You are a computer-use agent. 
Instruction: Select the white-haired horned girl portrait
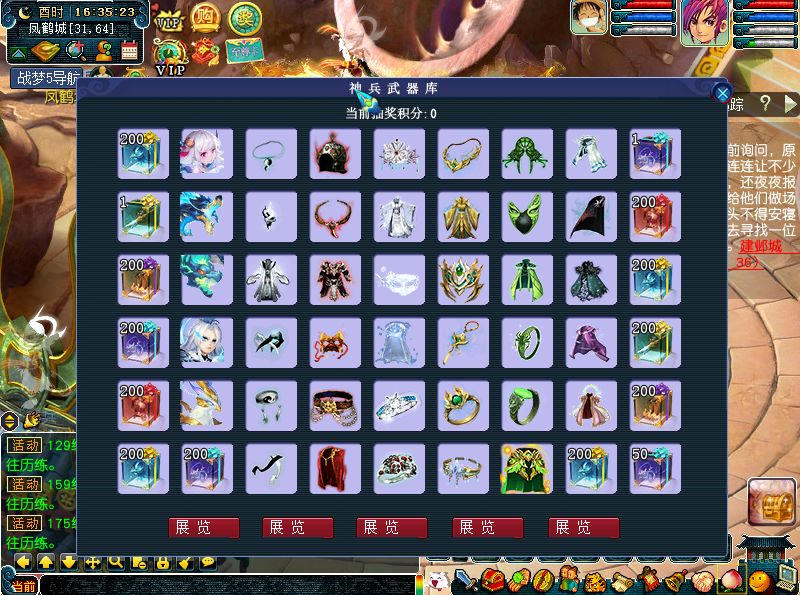pyautogui.click(x=207, y=153)
